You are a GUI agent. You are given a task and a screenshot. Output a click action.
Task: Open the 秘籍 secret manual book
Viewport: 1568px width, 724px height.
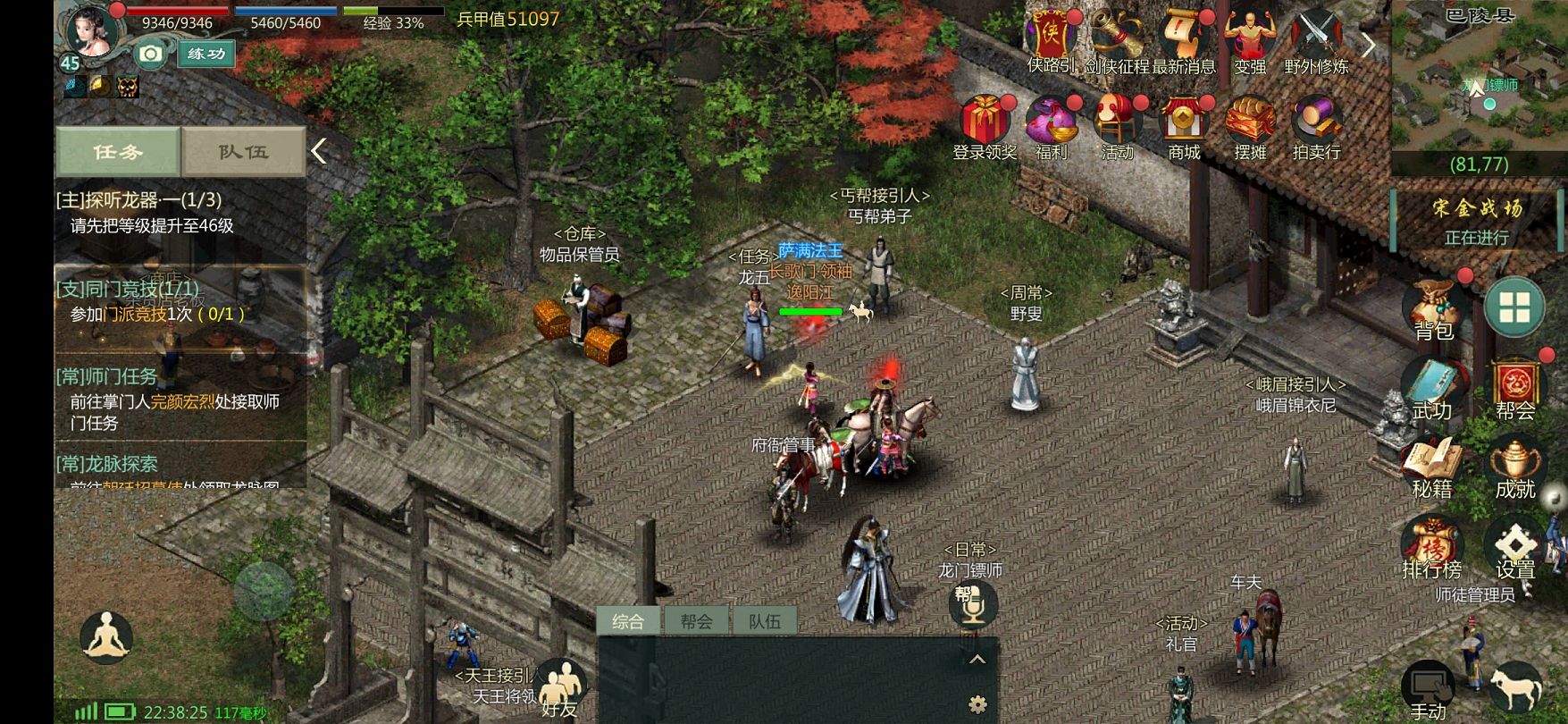[x=1431, y=468]
